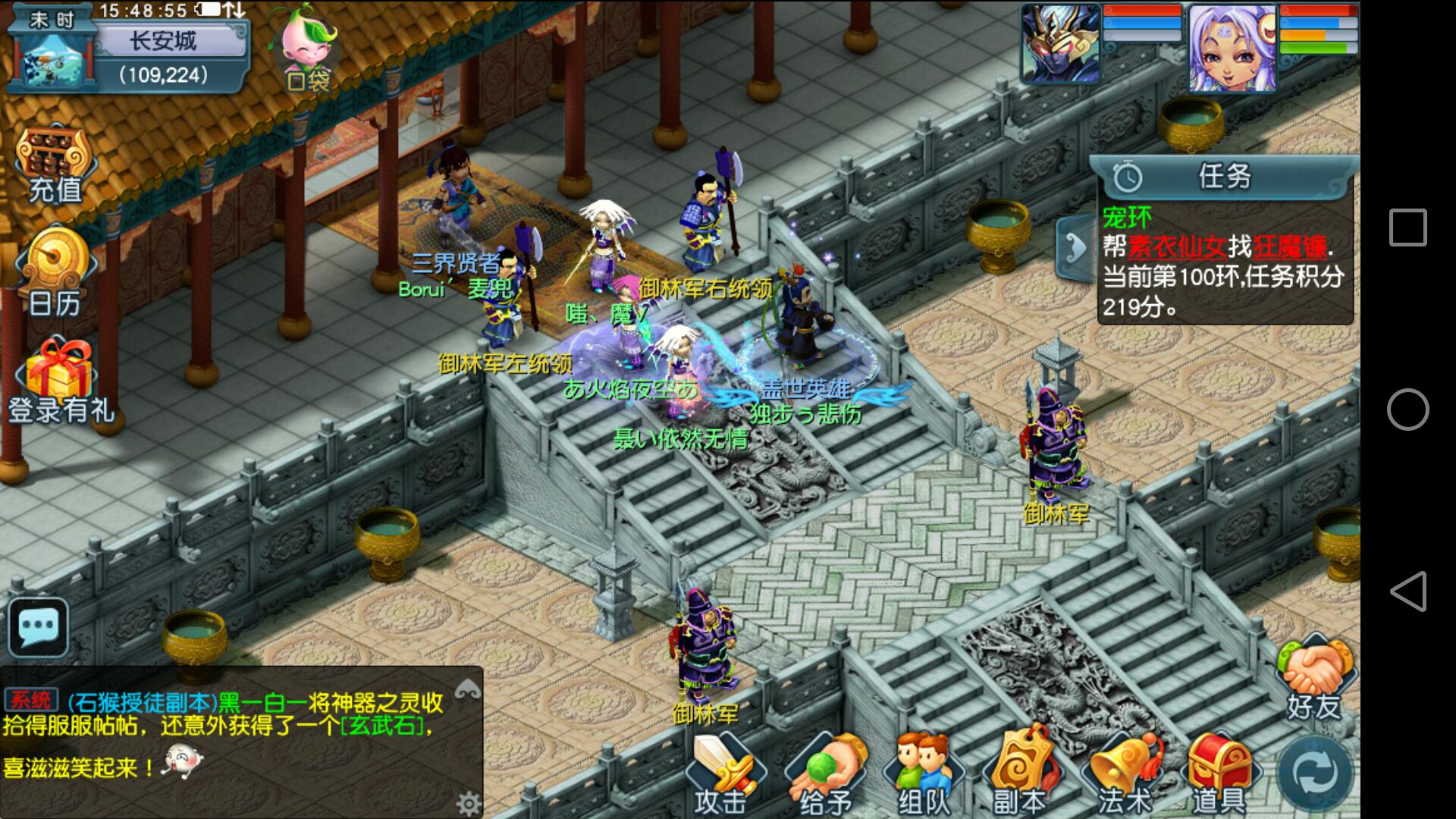Open the 法术 spells menu
1456x819 pixels.
point(1124,773)
